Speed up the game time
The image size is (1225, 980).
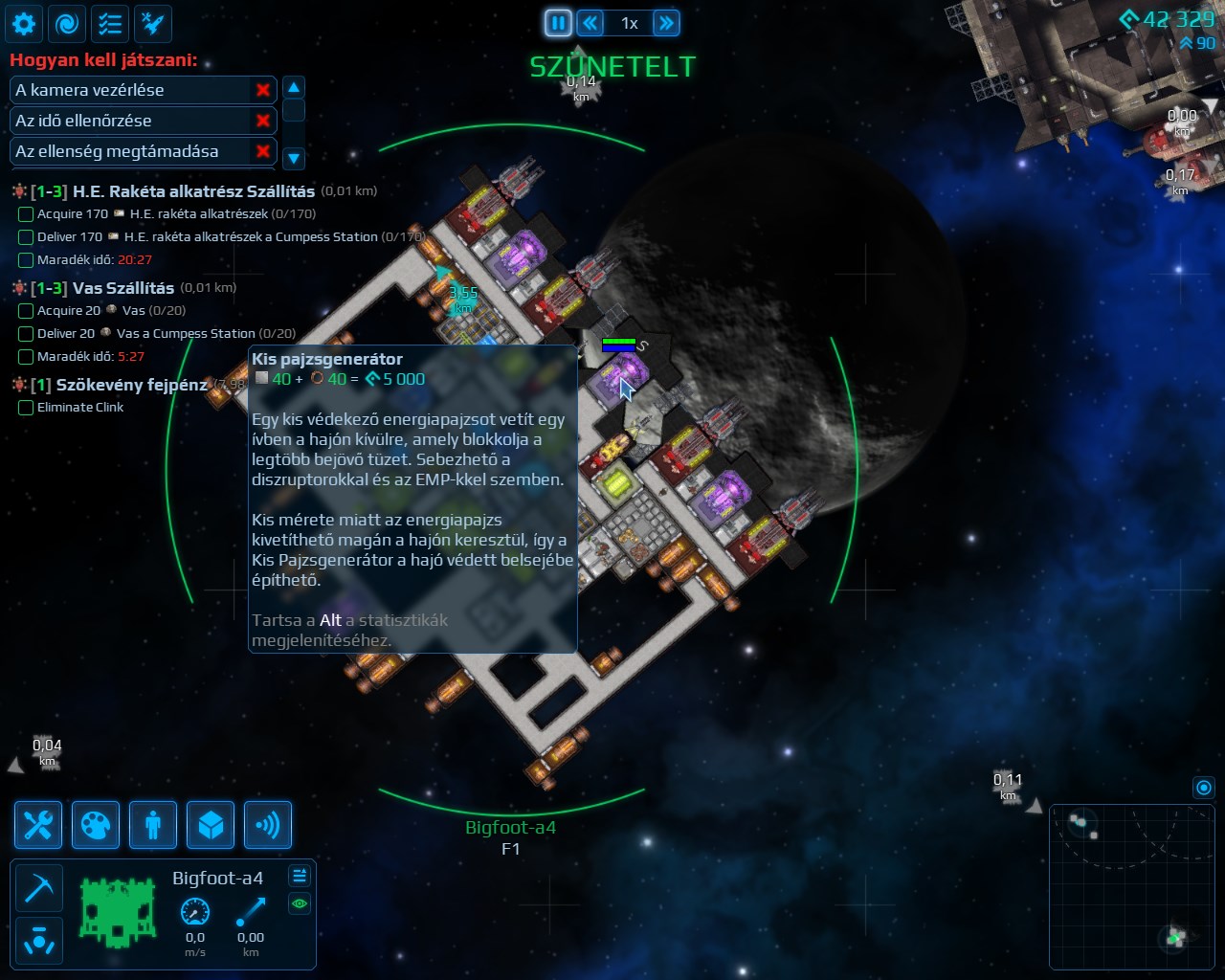666,23
